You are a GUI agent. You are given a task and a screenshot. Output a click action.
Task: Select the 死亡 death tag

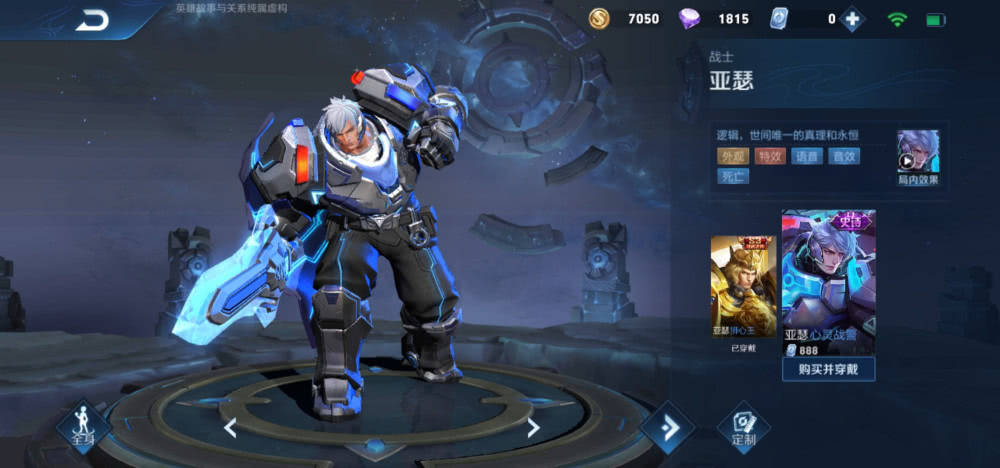(732, 177)
